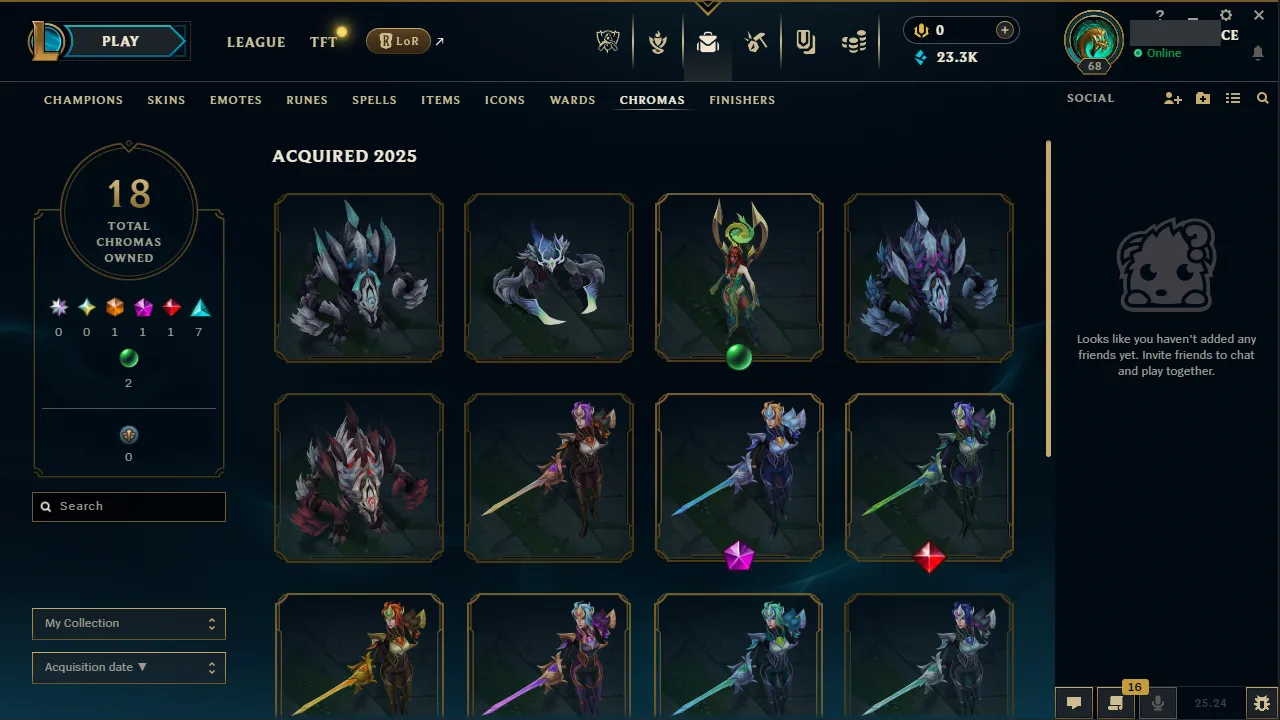Click the chroma Search input field
The image size is (1280, 720).
point(128,506)
